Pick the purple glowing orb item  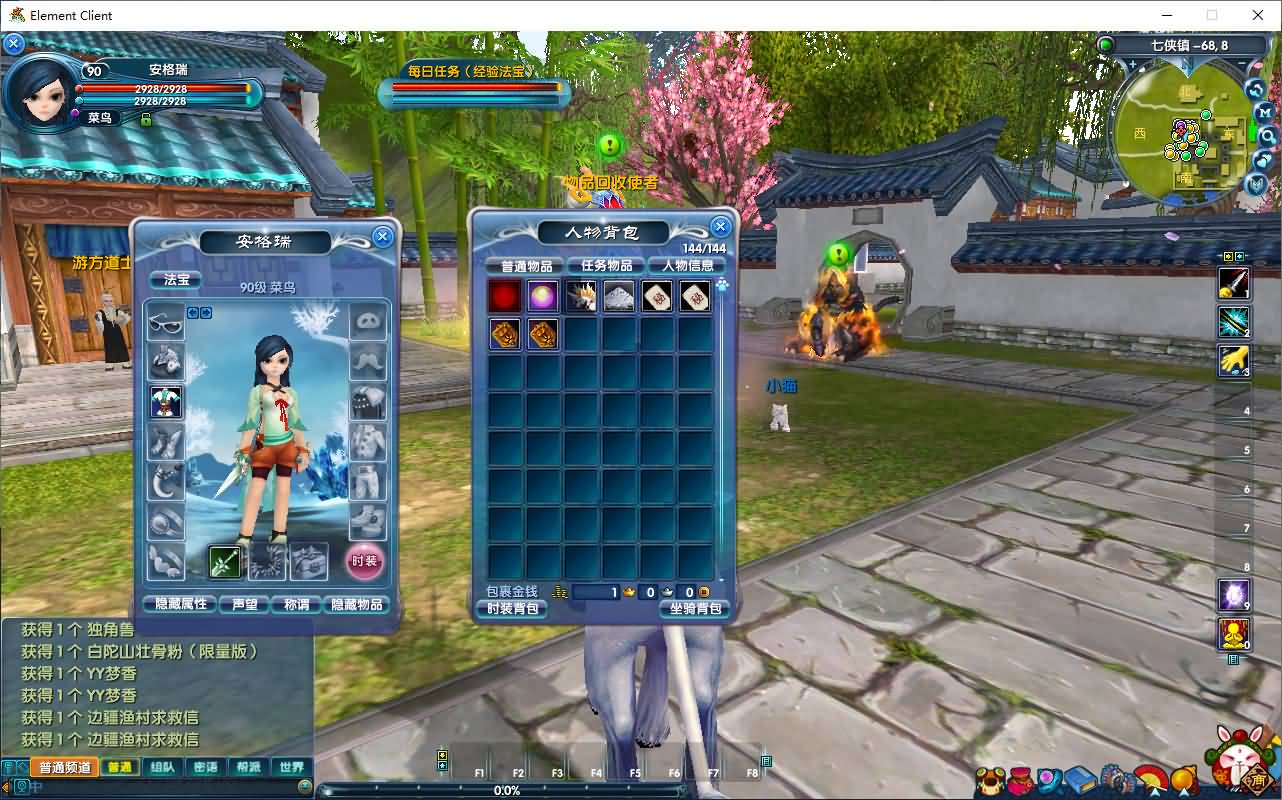(x=543, y=296)
